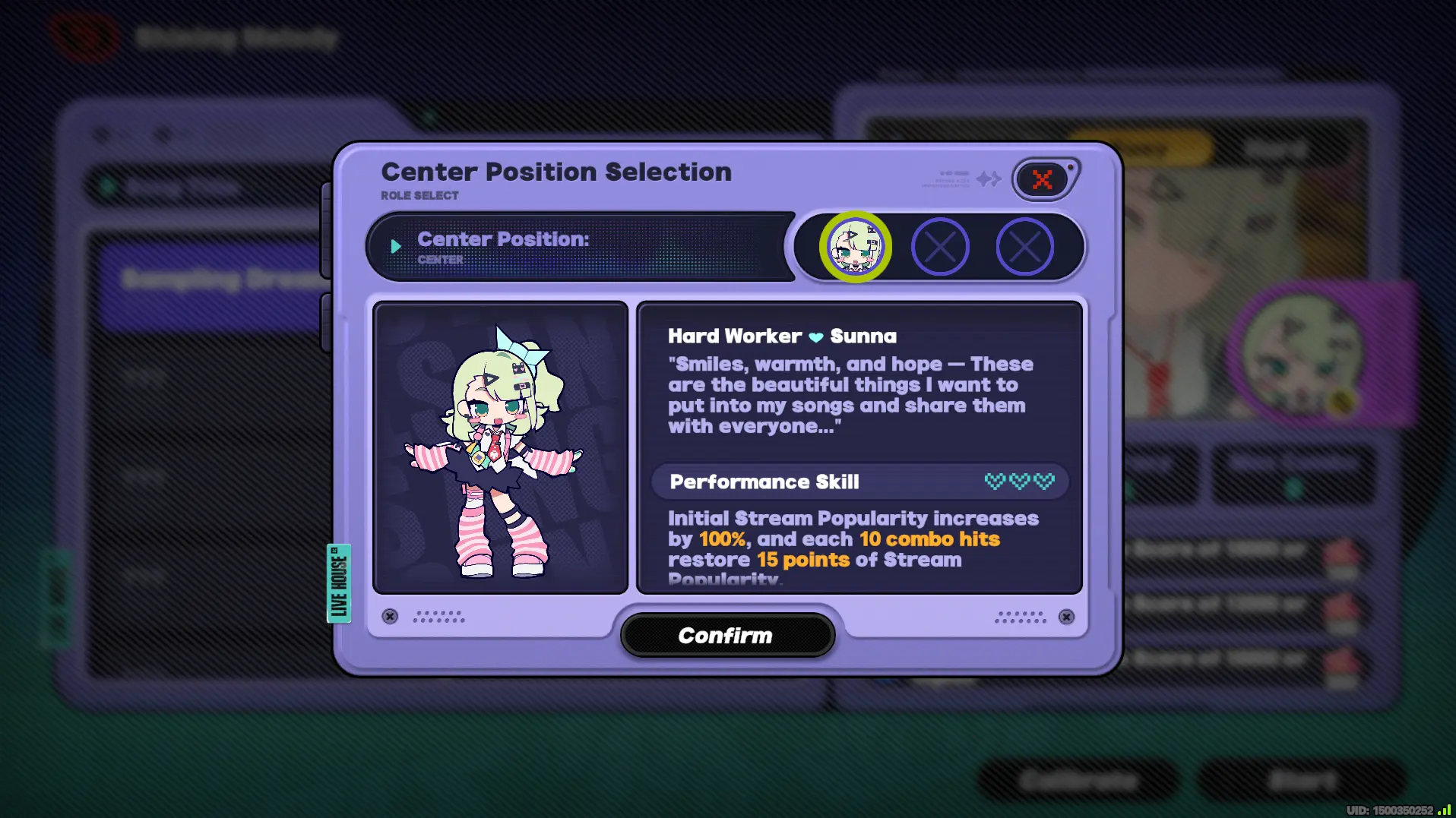Click the screw icon at the panel's bottom right

1065,617
